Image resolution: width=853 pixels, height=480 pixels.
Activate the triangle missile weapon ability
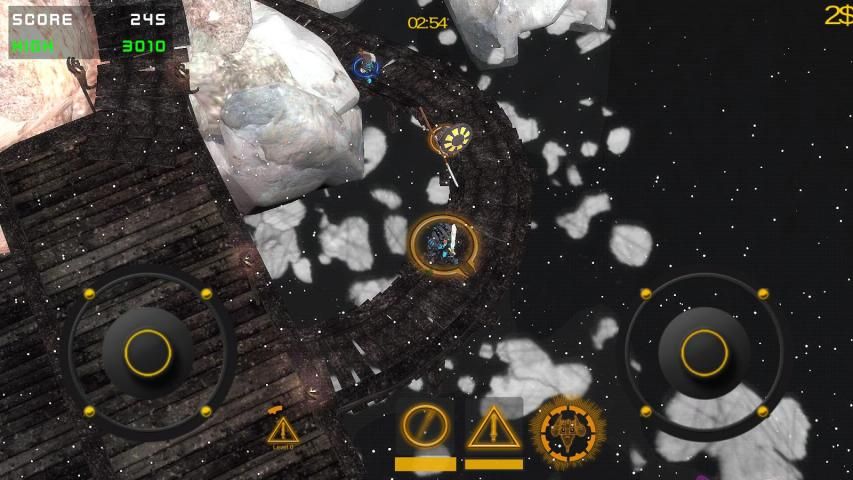[492, 429]
